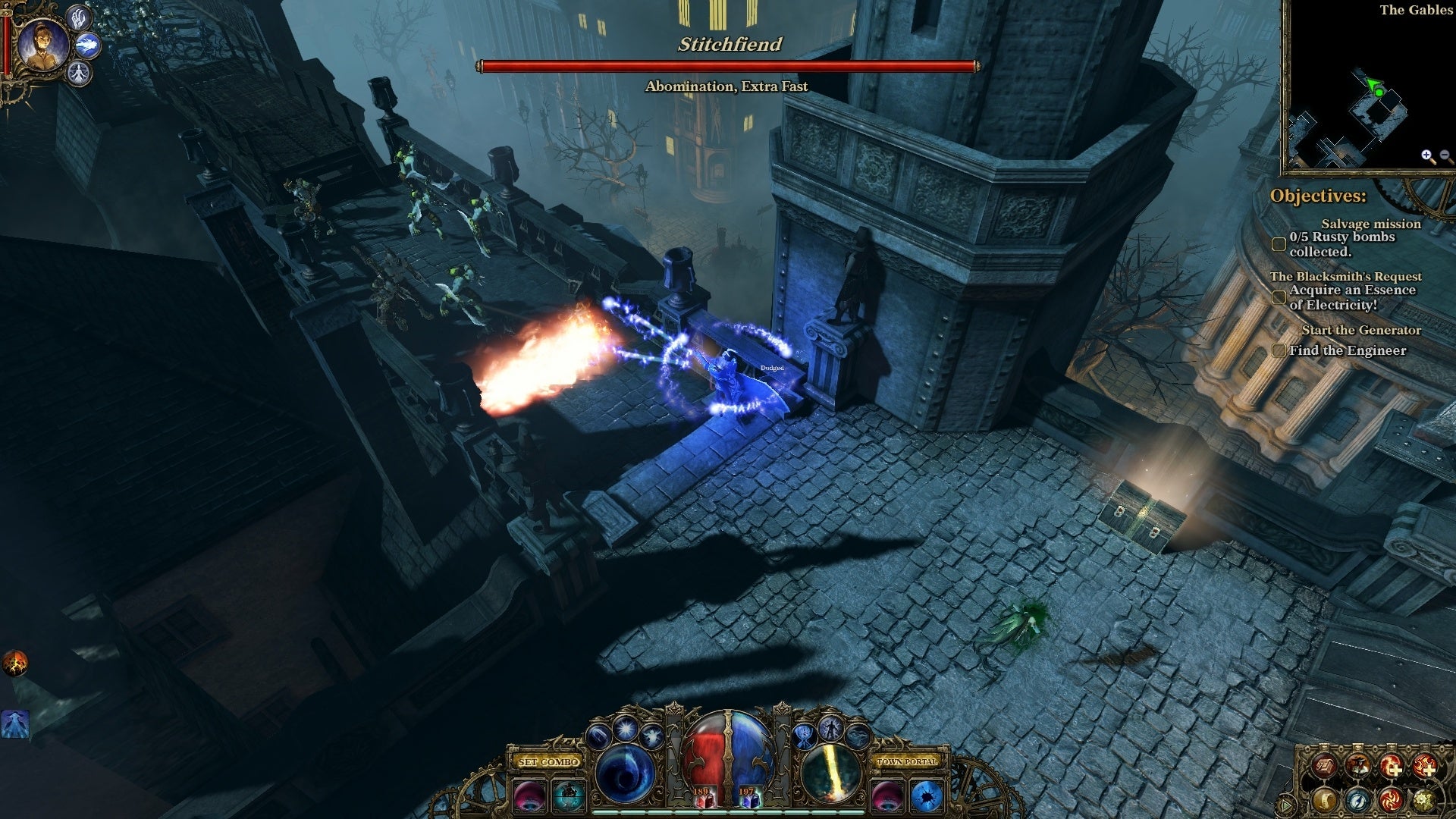
Task: Open the golden gear settings icon
Action: click(x=1423, y=799)
